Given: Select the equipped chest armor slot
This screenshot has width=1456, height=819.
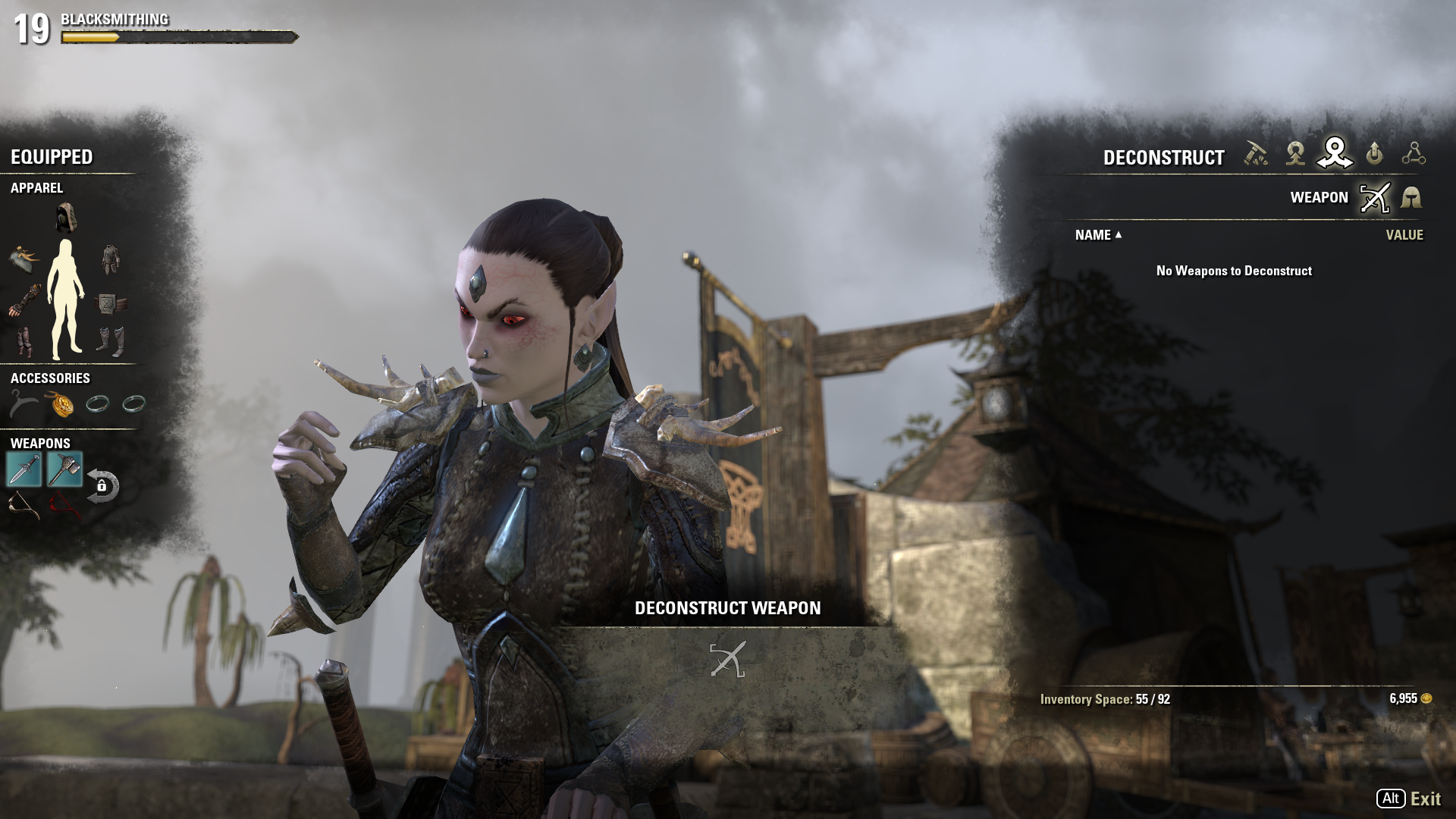Looking at the screenshot, I should 110,259.
